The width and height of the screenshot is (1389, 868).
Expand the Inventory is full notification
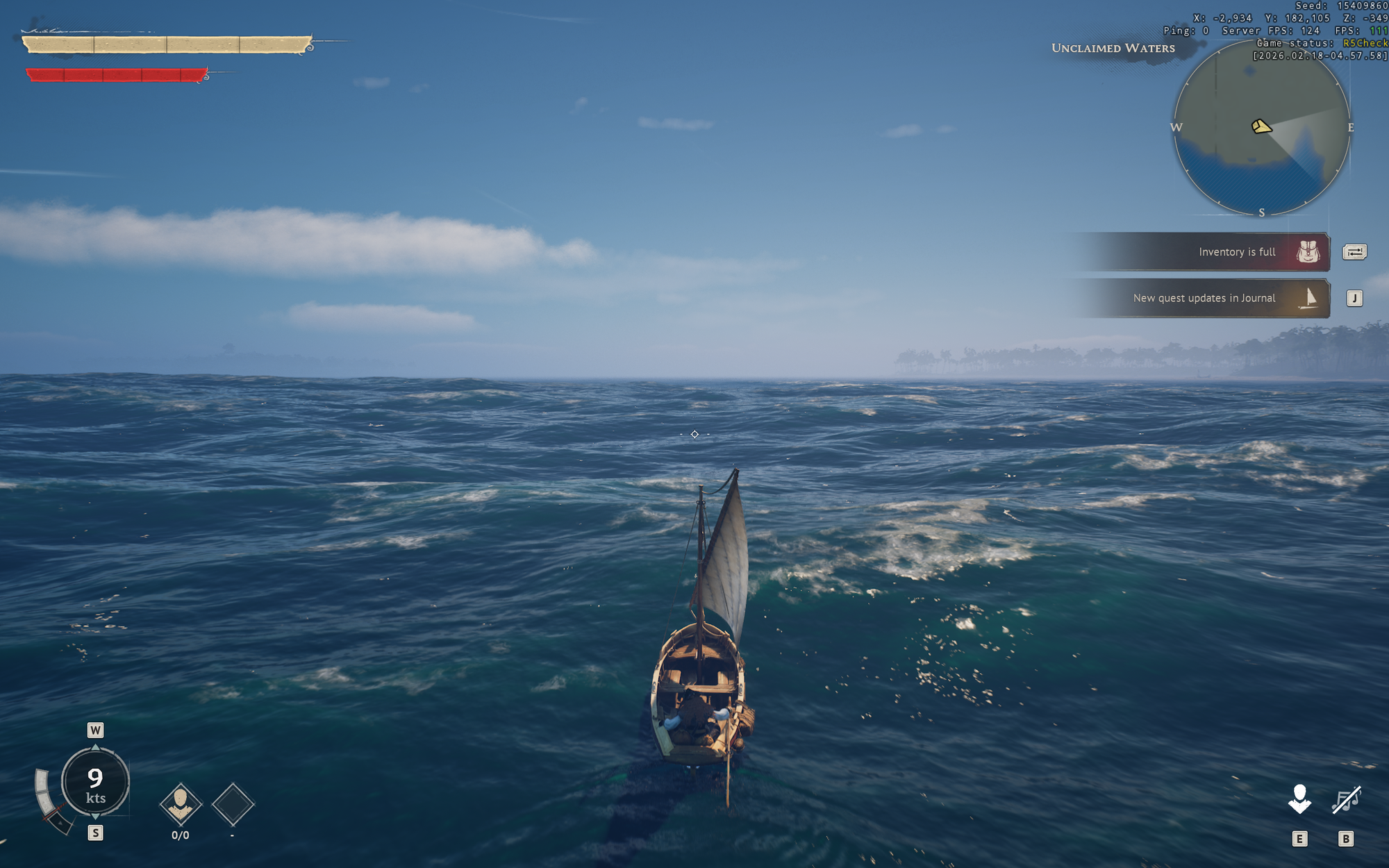coord(1236,252)
